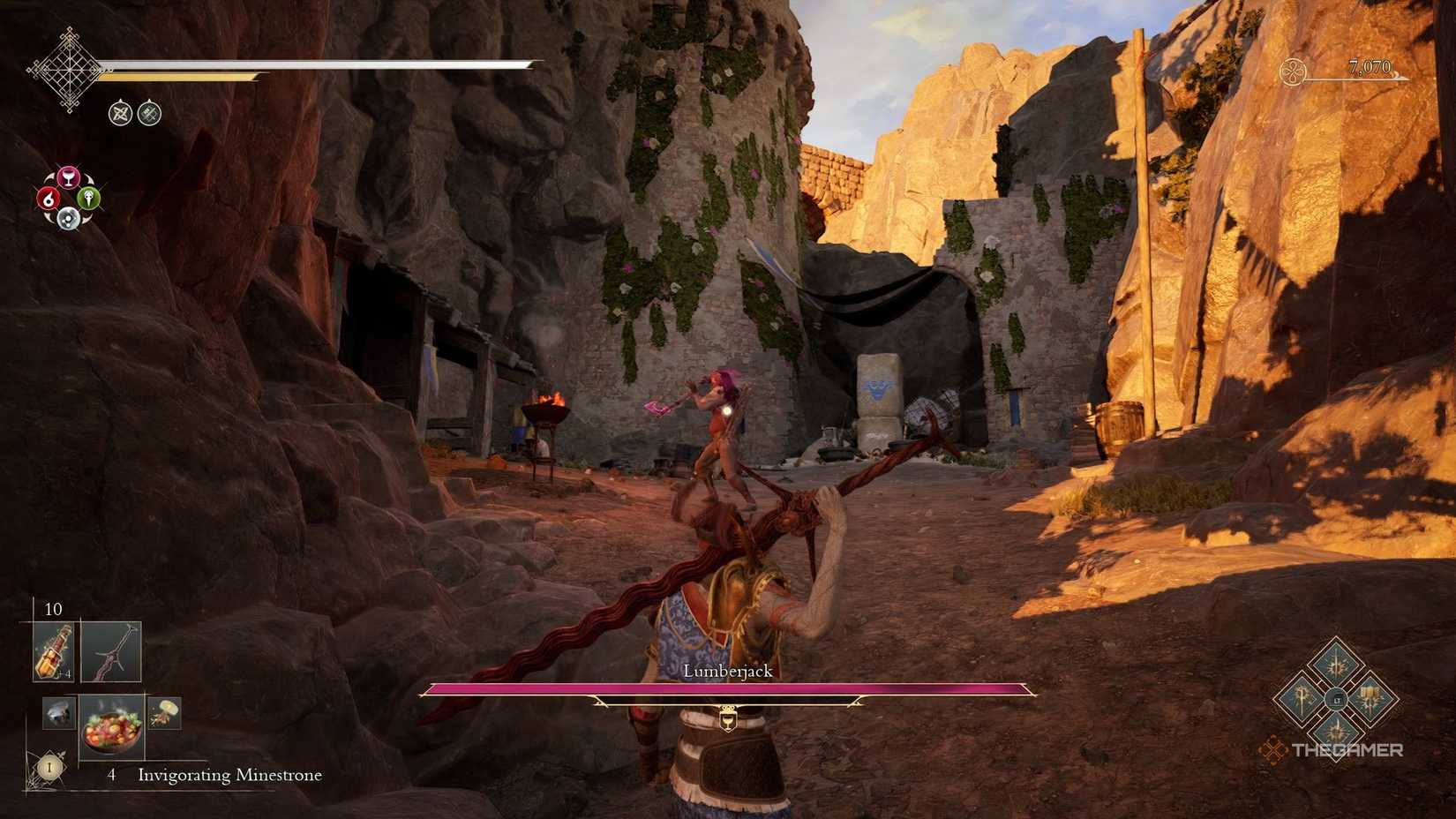Toggle the silver skull icon on the radial wheel
1456x819 pixels.
tap(69, 218)
